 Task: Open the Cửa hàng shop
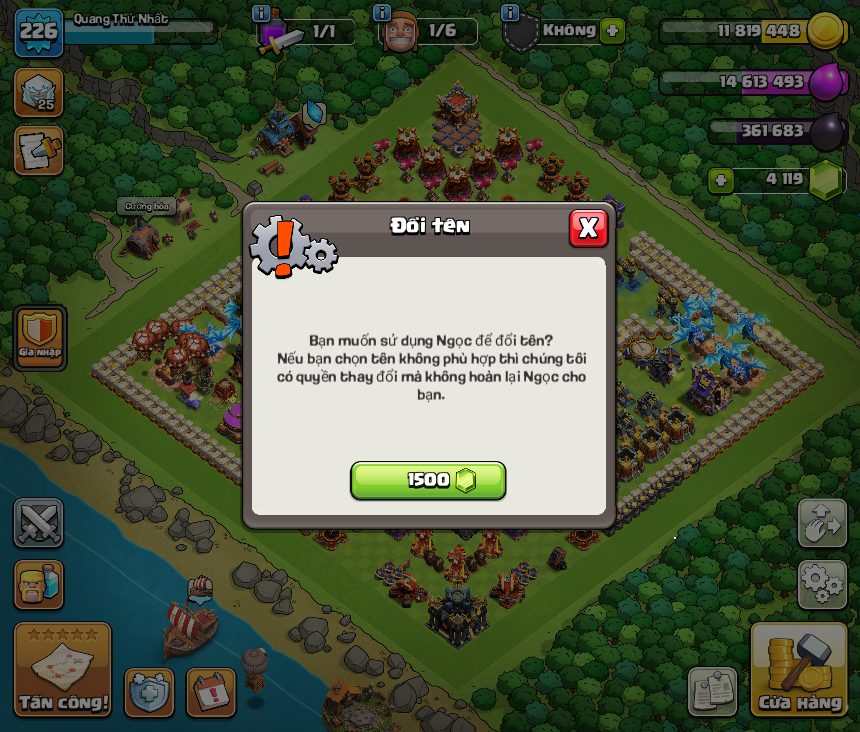[799, 669]
